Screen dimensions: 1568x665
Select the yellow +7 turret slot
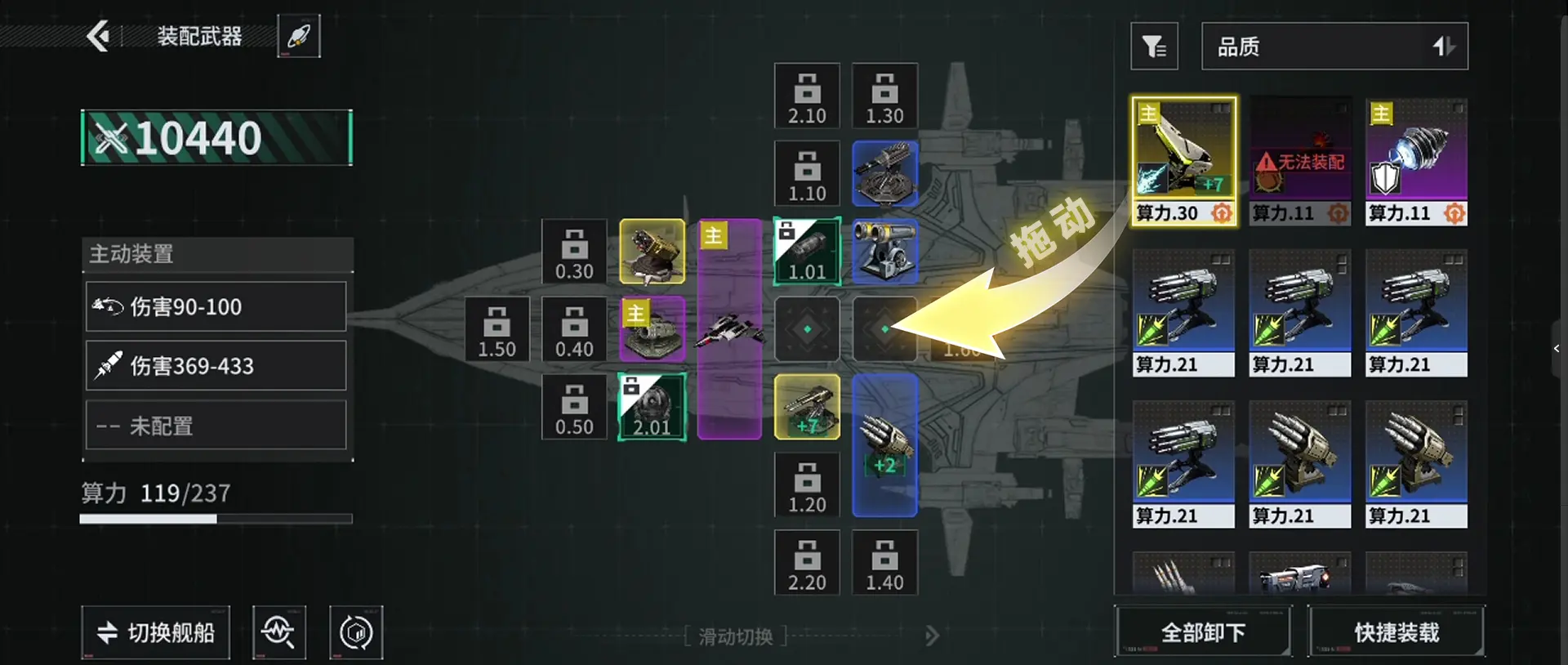[x=807, y=407]
